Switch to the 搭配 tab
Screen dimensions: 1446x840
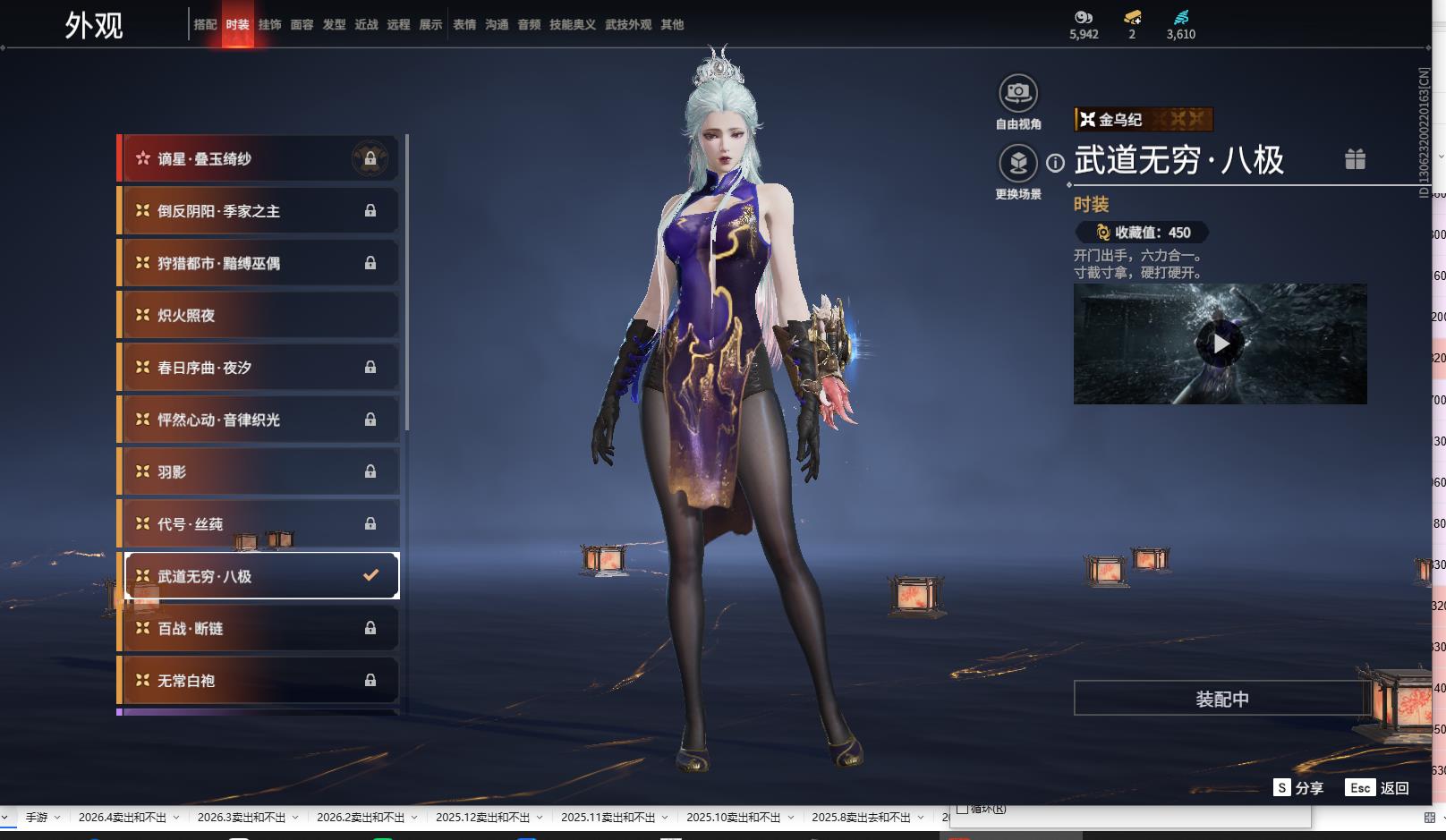(x=205, y=25)
